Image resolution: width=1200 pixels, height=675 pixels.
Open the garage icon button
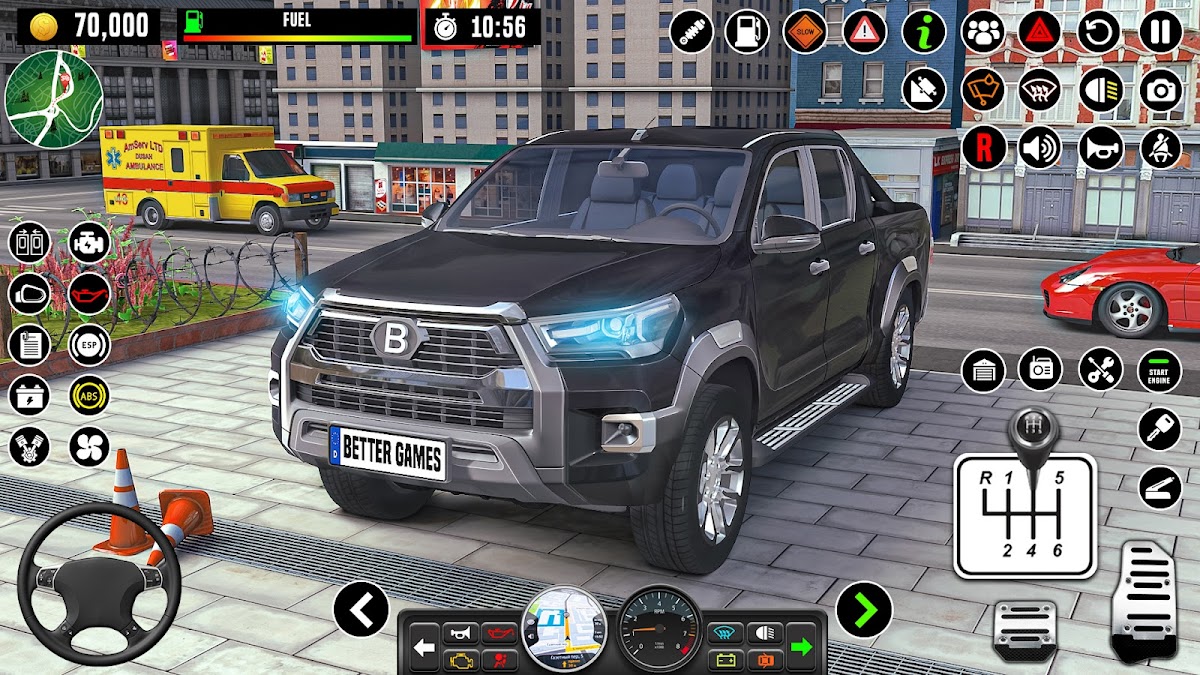[x=983, y=370]
